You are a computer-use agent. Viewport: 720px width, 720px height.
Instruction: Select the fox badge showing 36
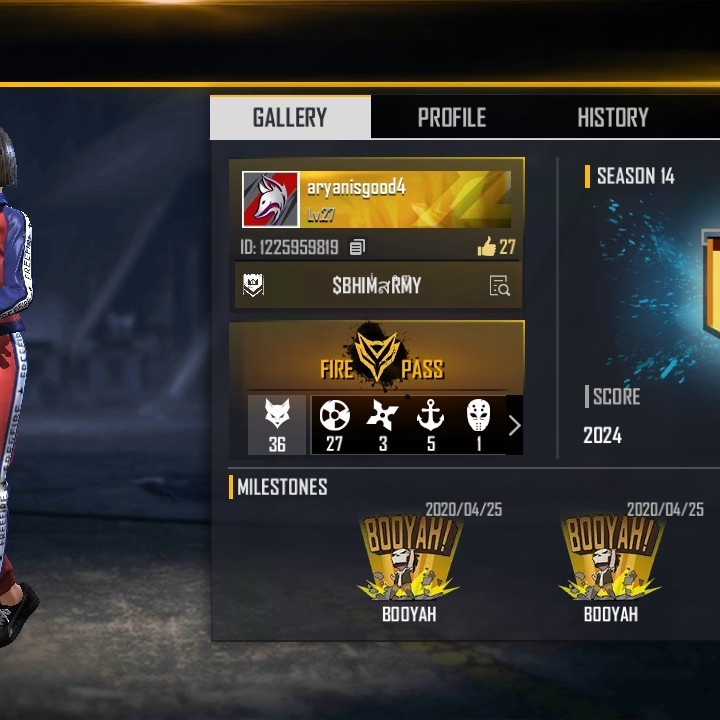pyautogui.click(x=277, y=424)
